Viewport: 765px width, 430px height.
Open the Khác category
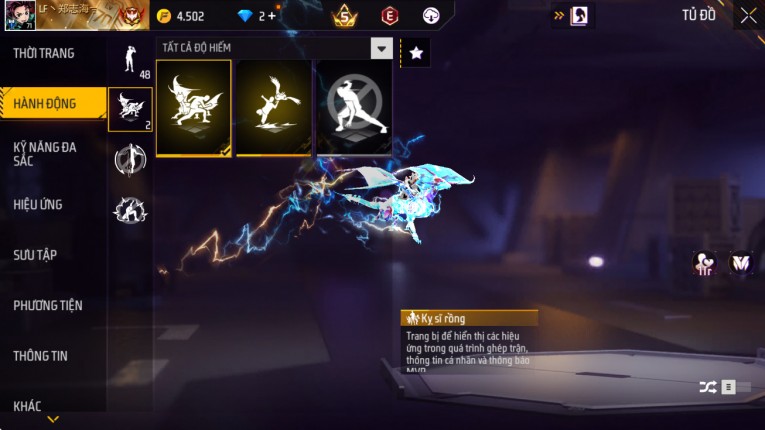pos(28,405)
